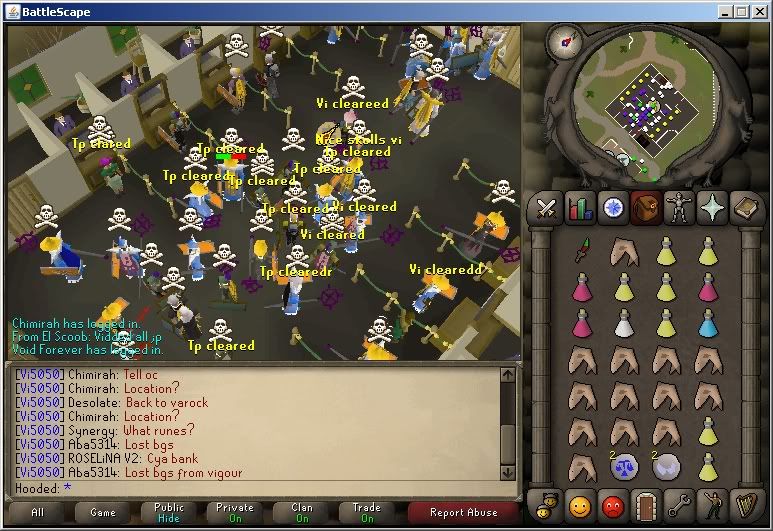Image resolution: width=773 pixels, height=531 pixels.
Task: Open the Combat Options tab with crossed swords
Action: tap(547, 208)
